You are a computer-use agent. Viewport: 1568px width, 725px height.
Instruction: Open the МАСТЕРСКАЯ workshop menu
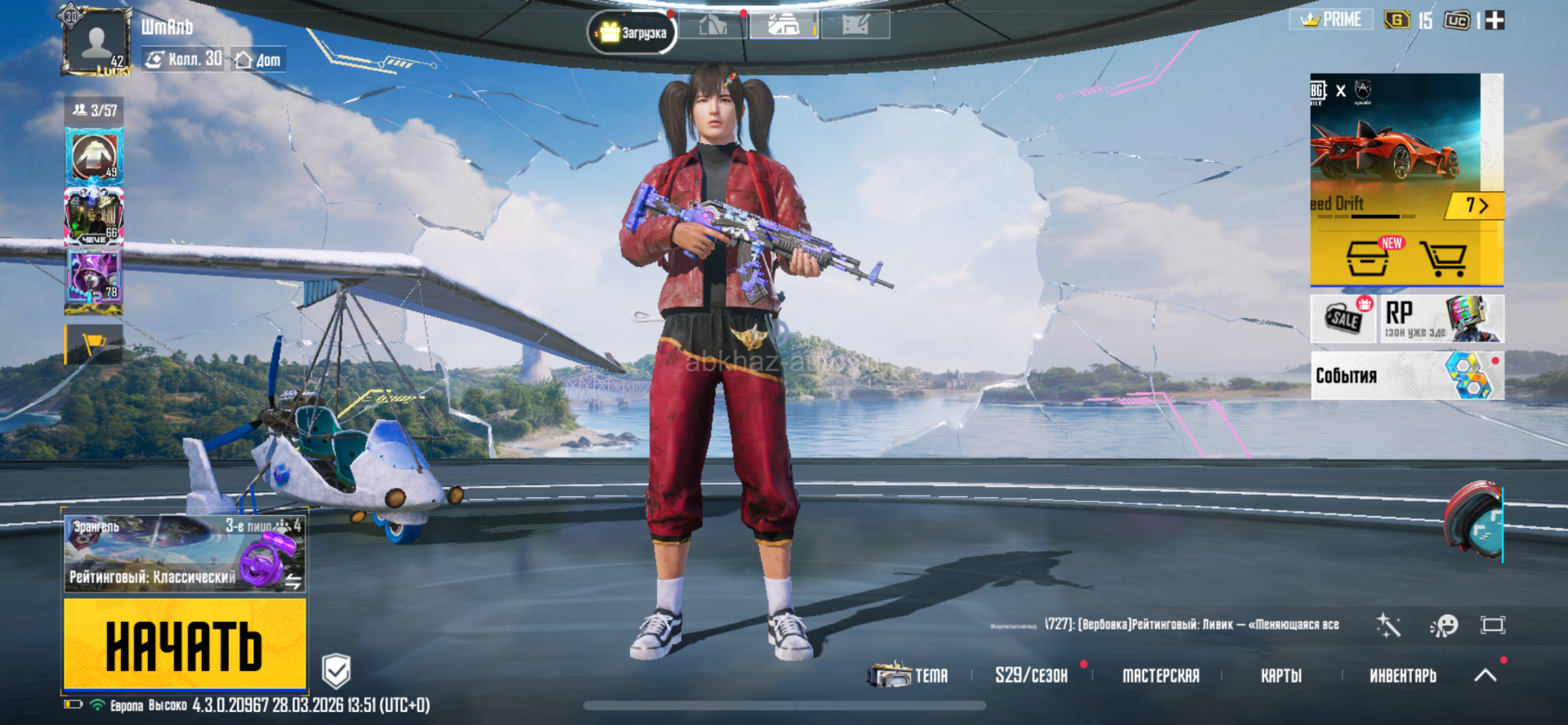coord(1160,675)
